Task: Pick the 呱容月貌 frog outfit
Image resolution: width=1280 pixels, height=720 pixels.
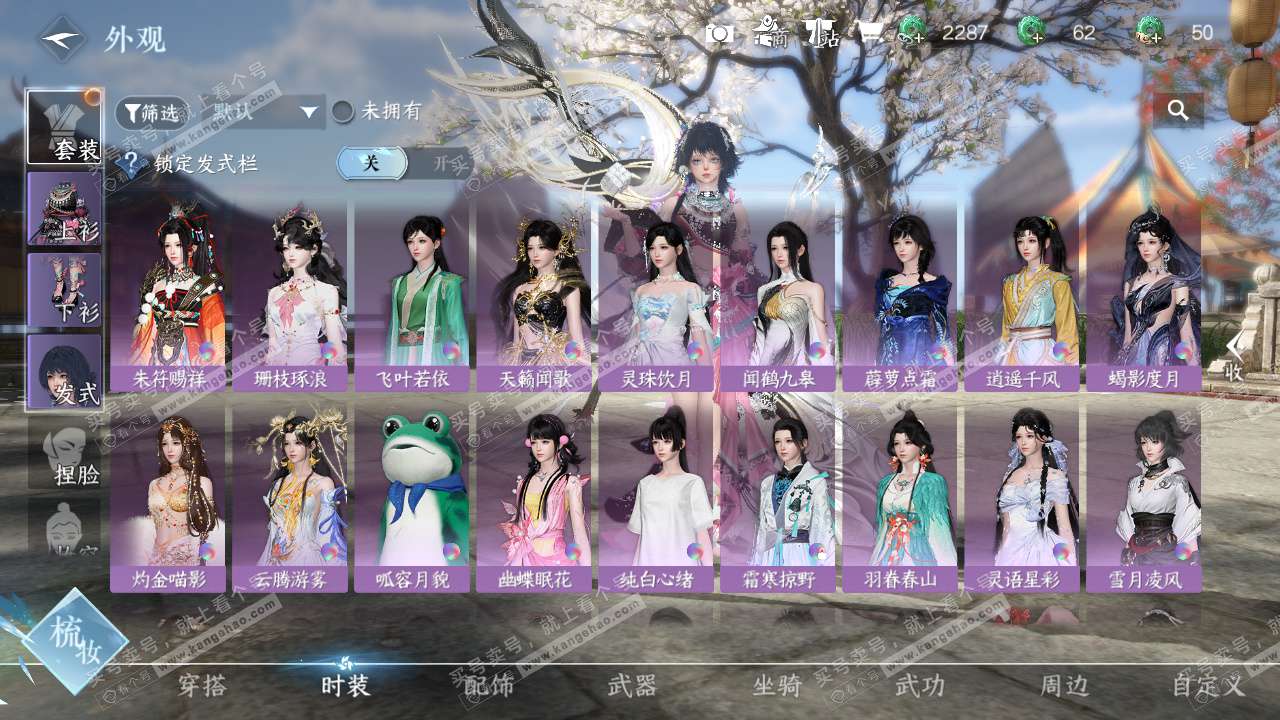Action: click(x=412, y=498)
